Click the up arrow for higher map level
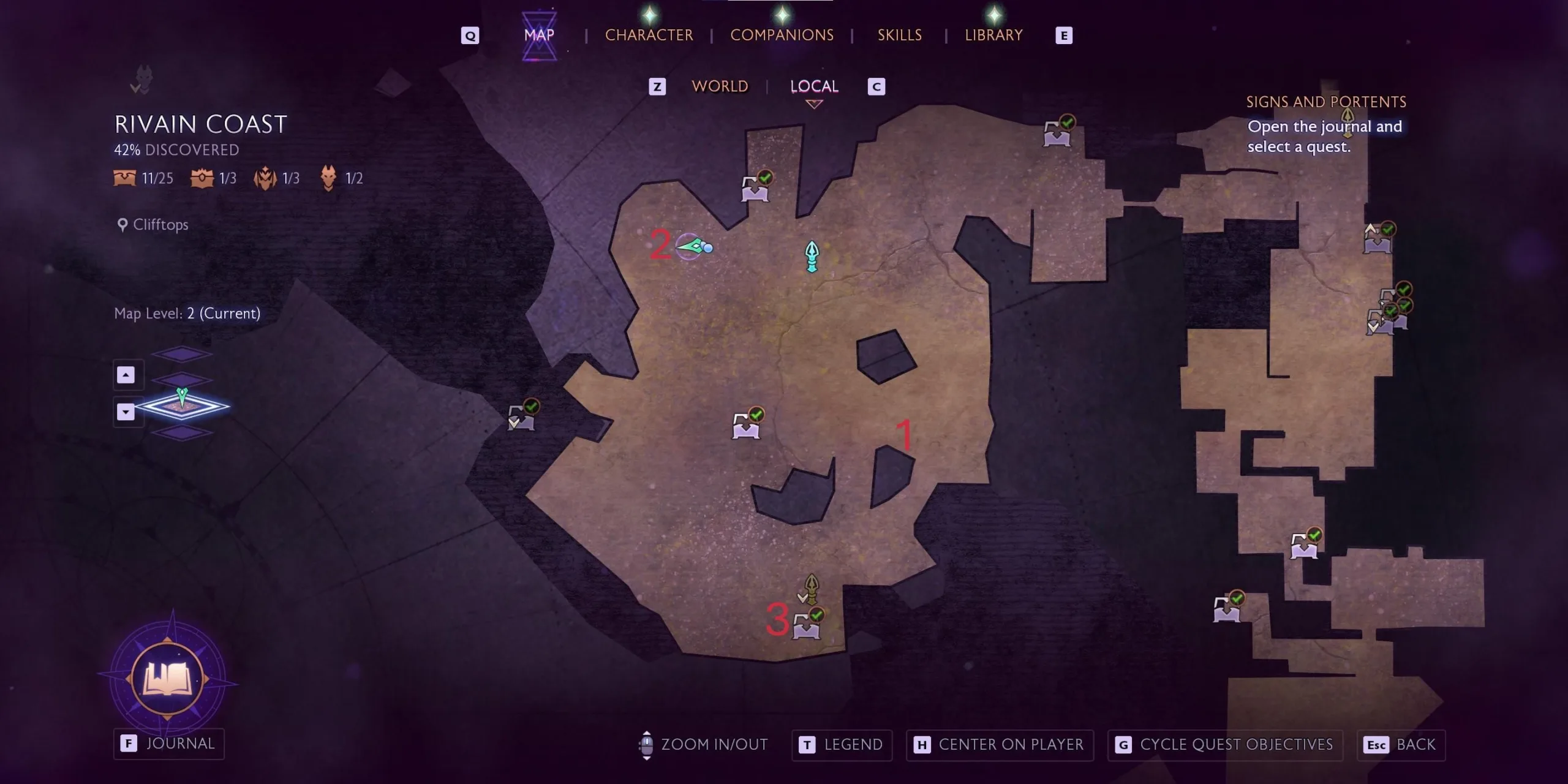 [x=127, y=374]
